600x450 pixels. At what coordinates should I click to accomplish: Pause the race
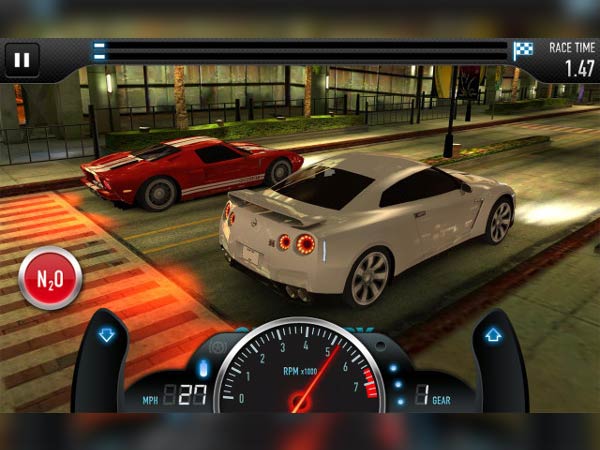tap(22, 61)
